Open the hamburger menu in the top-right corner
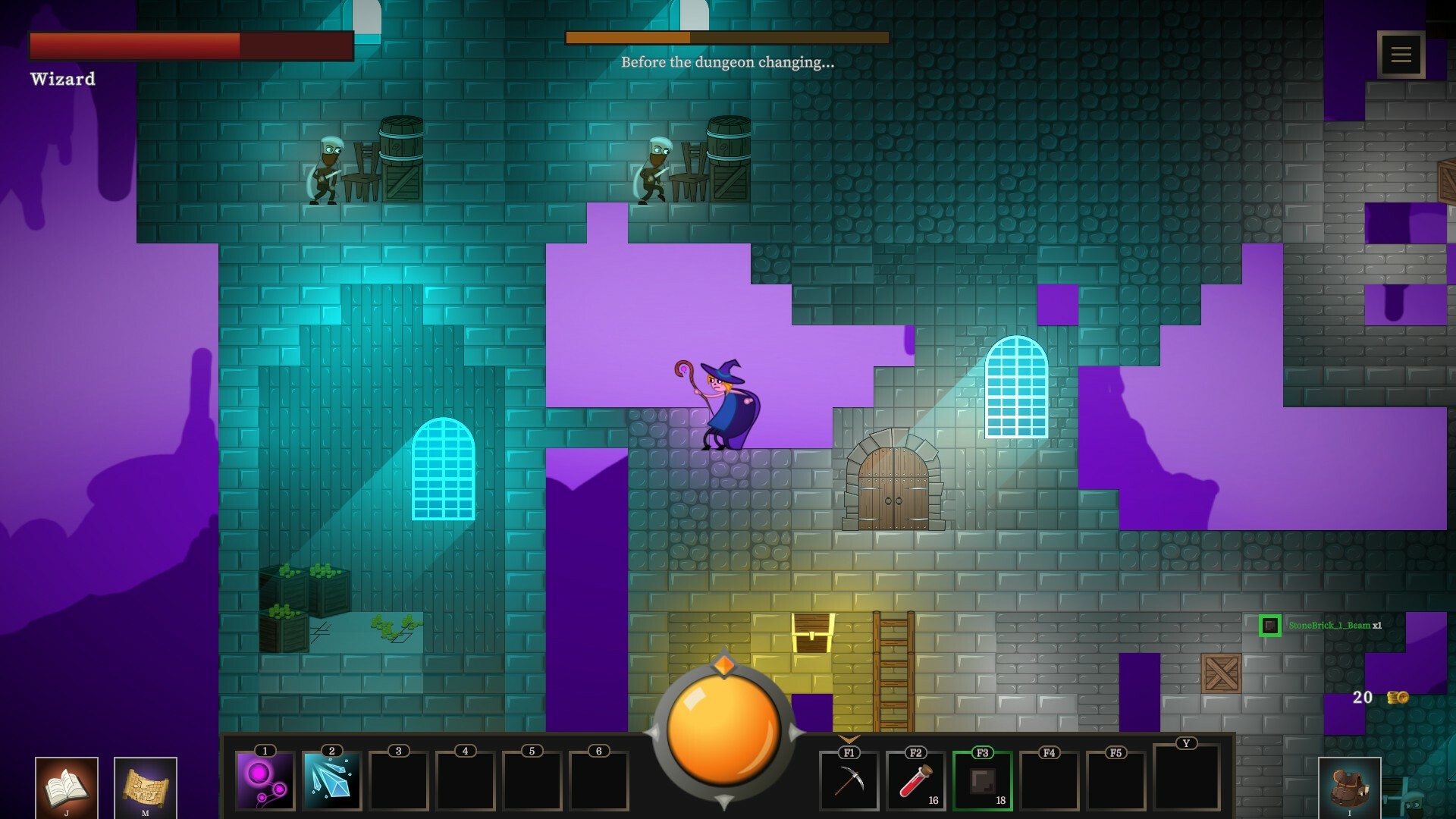This screenshot has width=1456, height=819. point(1400,54)
